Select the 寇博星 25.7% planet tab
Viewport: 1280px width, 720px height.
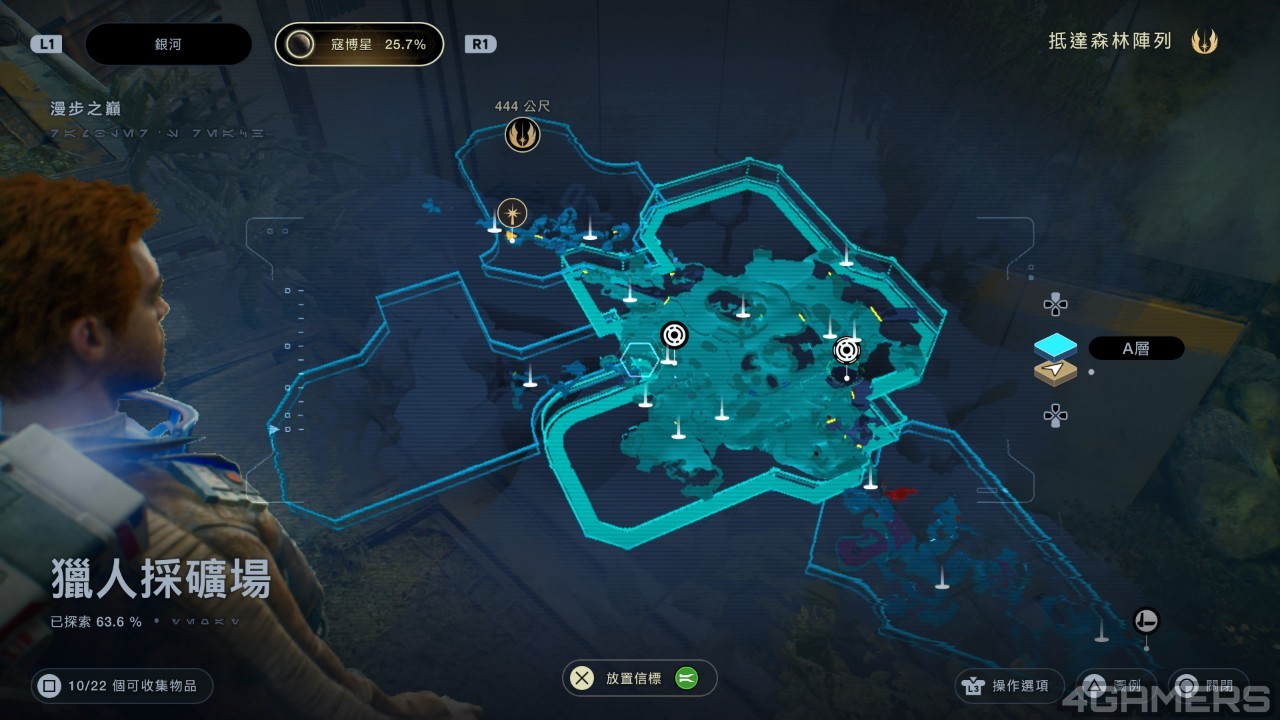tap(359, 44)
